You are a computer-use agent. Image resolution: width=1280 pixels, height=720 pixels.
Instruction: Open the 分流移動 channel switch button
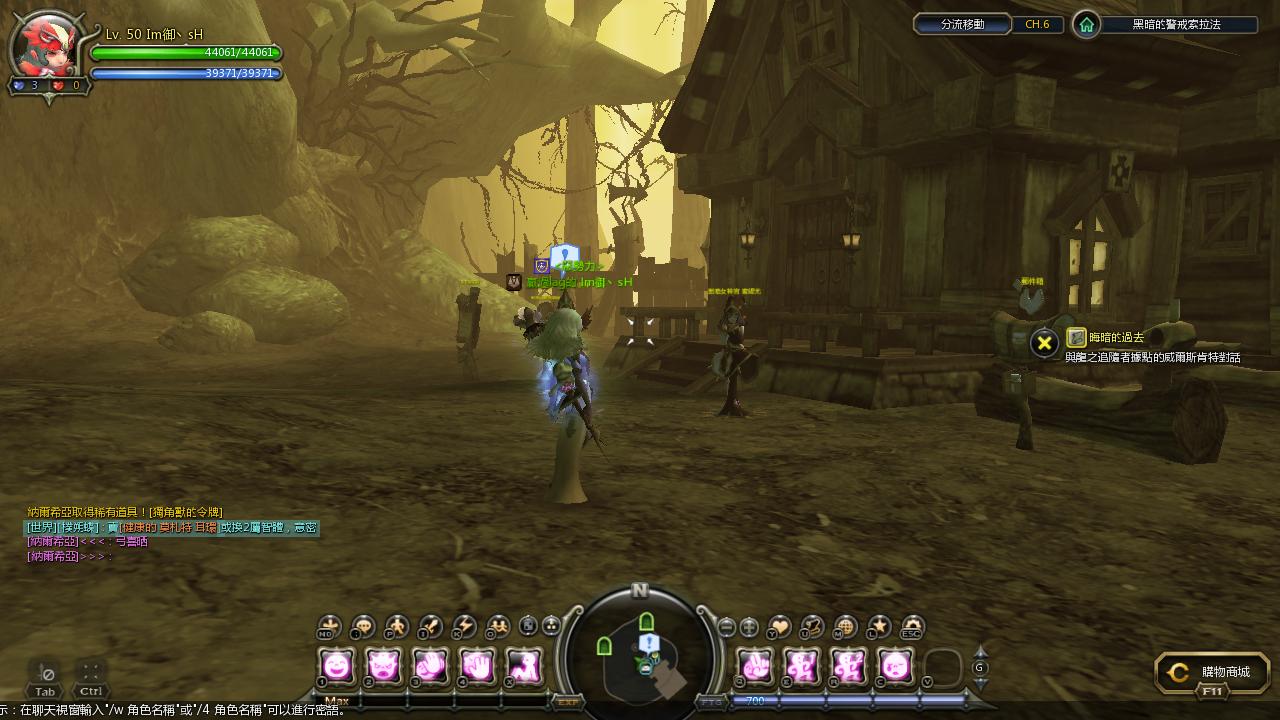(962, 24)
